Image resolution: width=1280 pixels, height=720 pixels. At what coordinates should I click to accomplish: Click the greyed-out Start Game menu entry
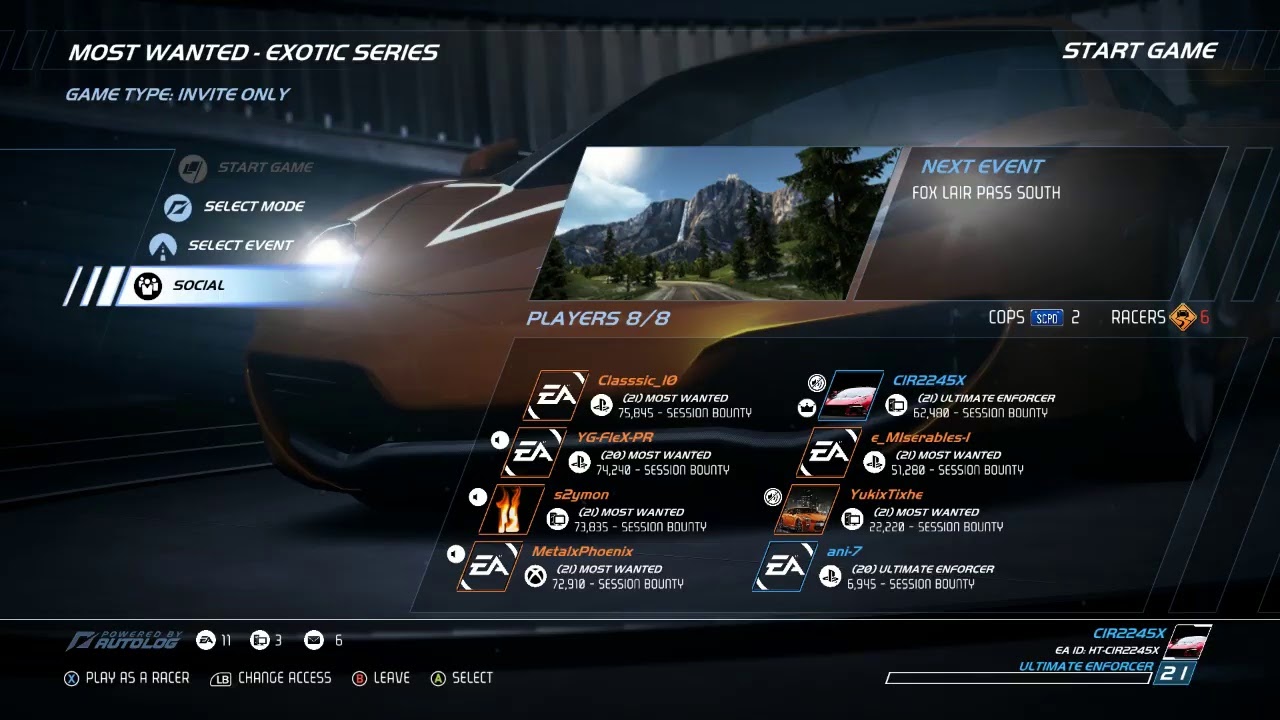[264, 167]
